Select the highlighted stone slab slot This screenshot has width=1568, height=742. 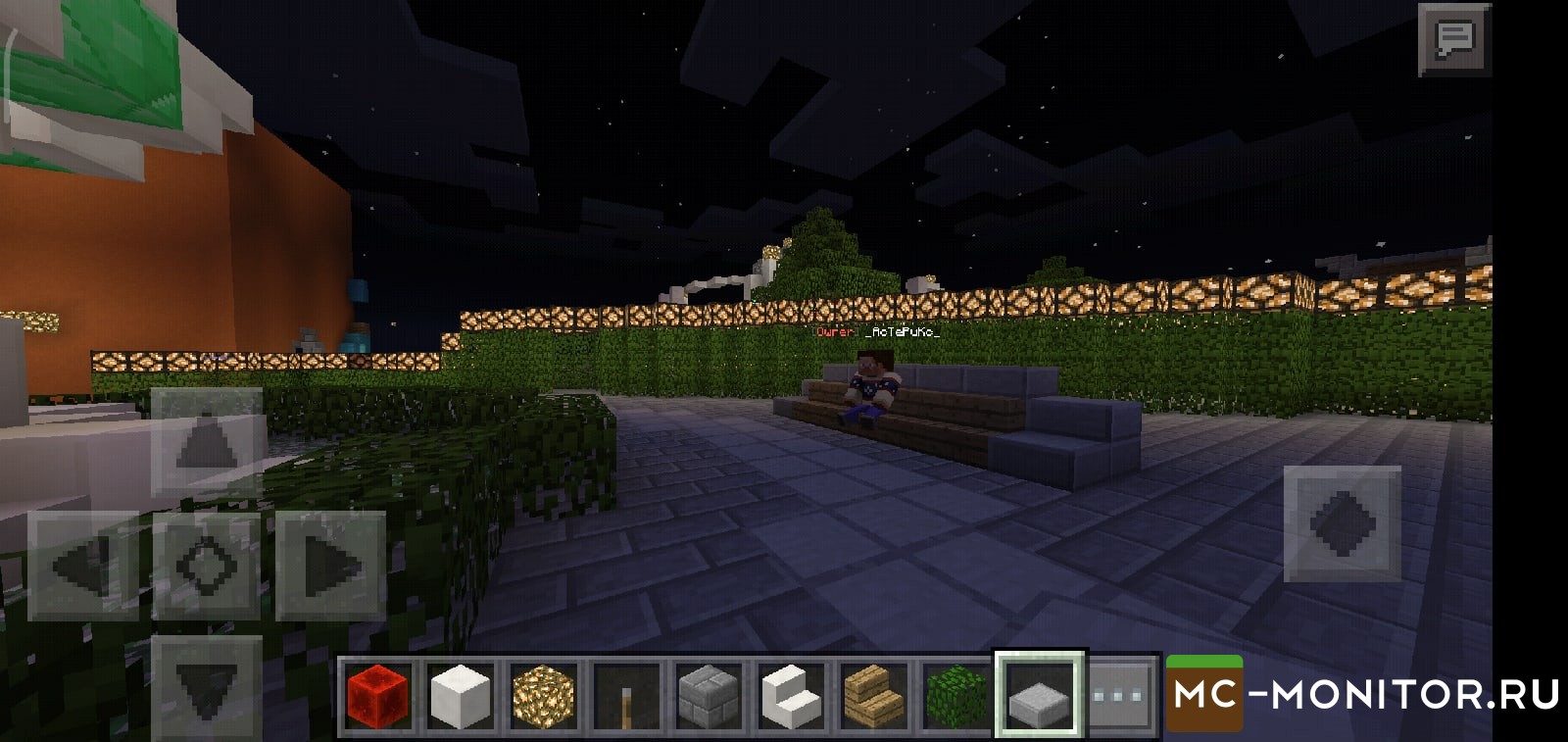click(x=1039, y=695)
